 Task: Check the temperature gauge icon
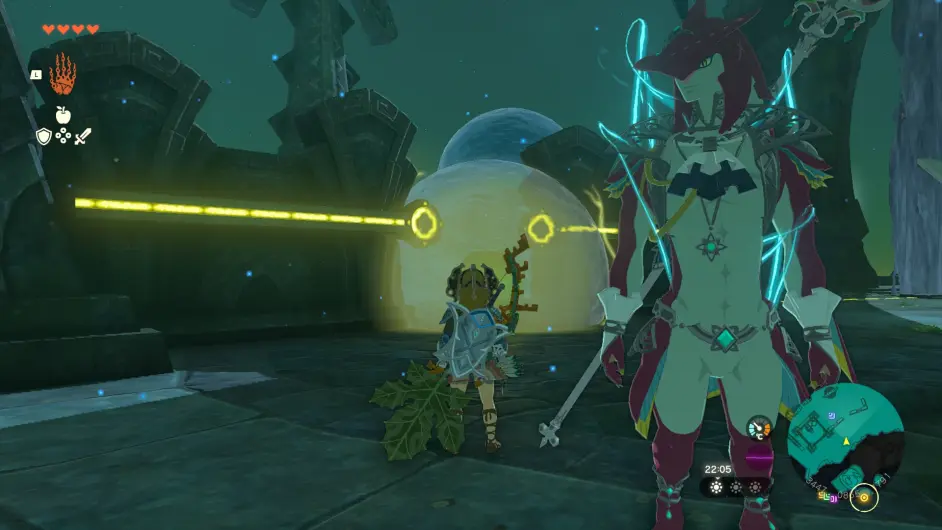(760, 428)
